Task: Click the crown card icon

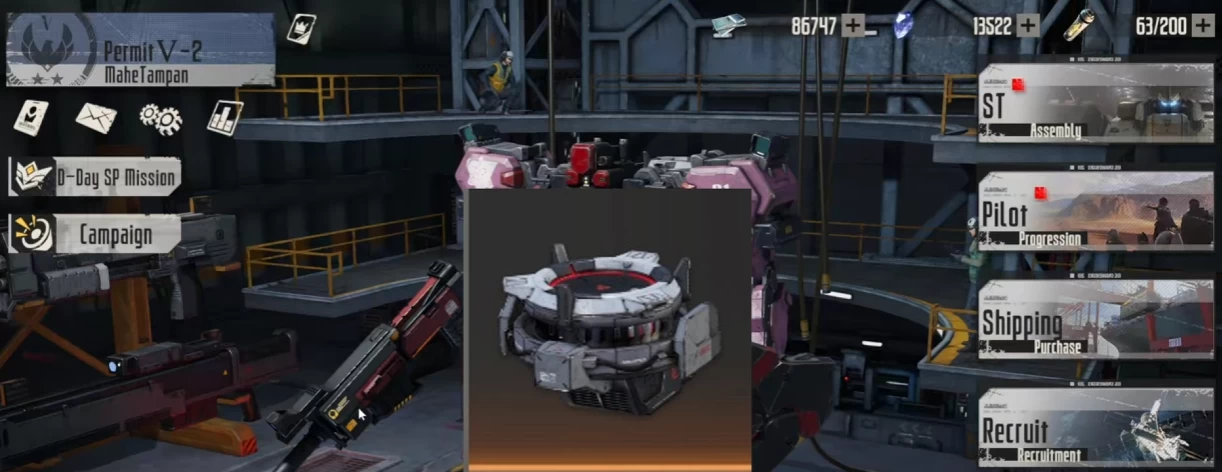Action: [x=301, y=28]
